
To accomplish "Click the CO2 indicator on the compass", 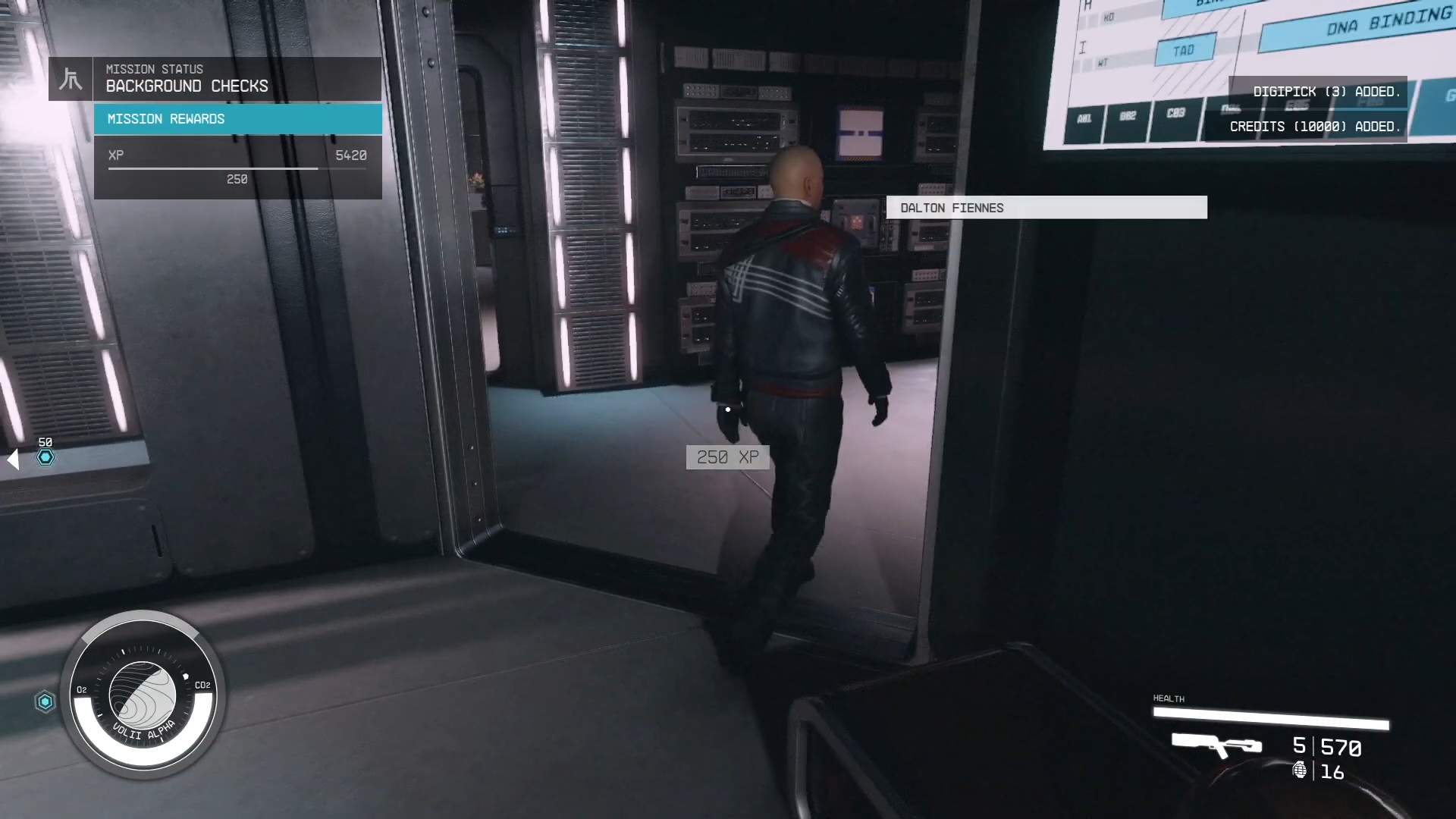I will pos(202,685).
